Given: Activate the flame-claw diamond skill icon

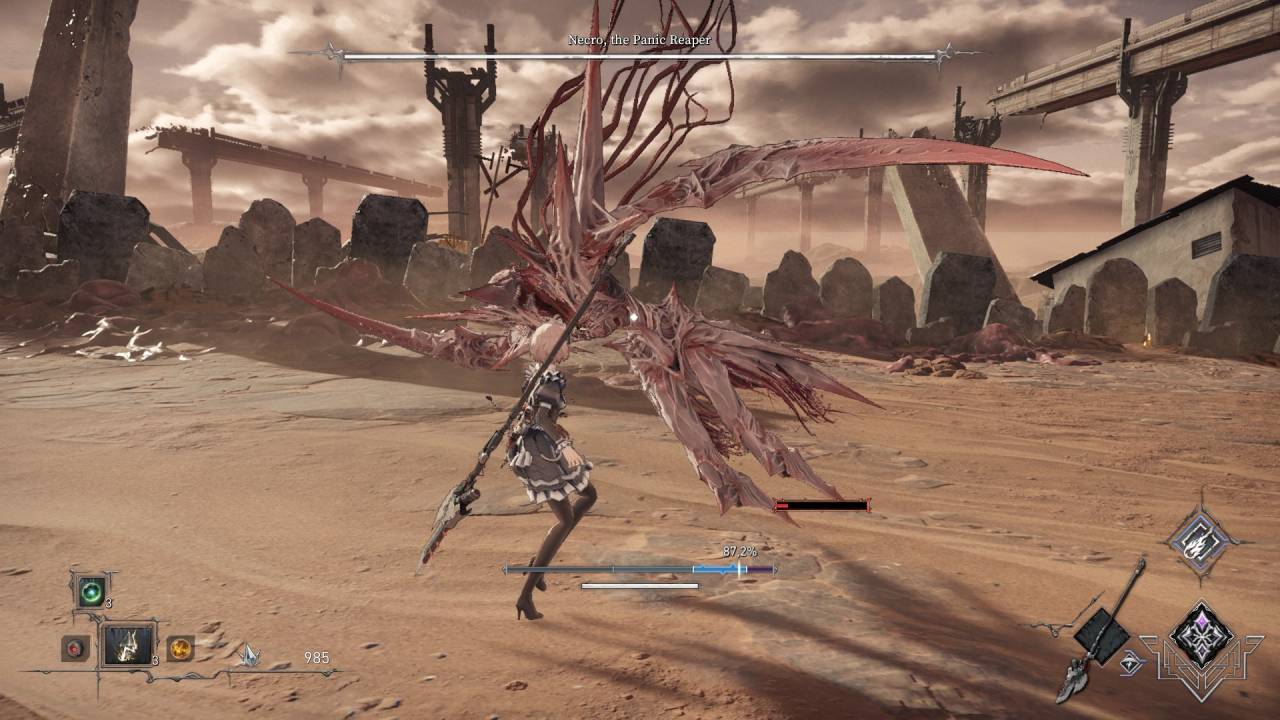Looking at the screenshot, I should (x=1197, y=542).
